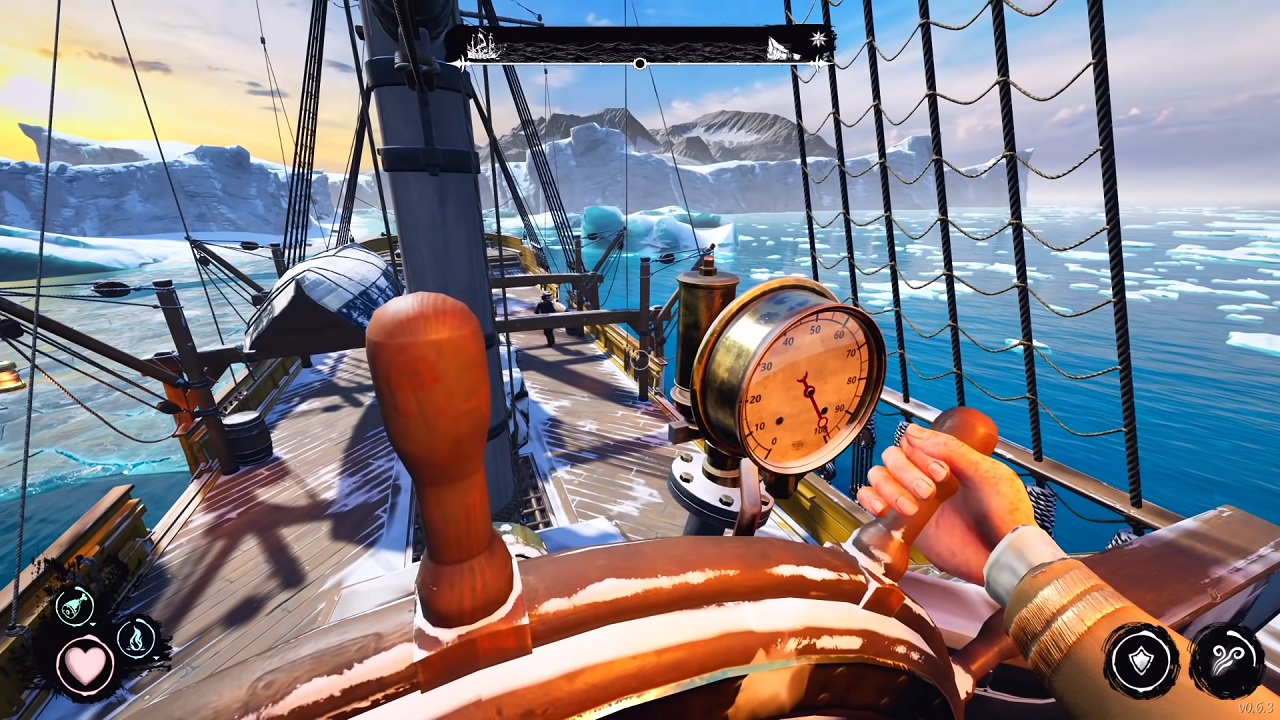Click the round center marker on compass bar
Screen dimensions: 1280x720
point(640,64)
